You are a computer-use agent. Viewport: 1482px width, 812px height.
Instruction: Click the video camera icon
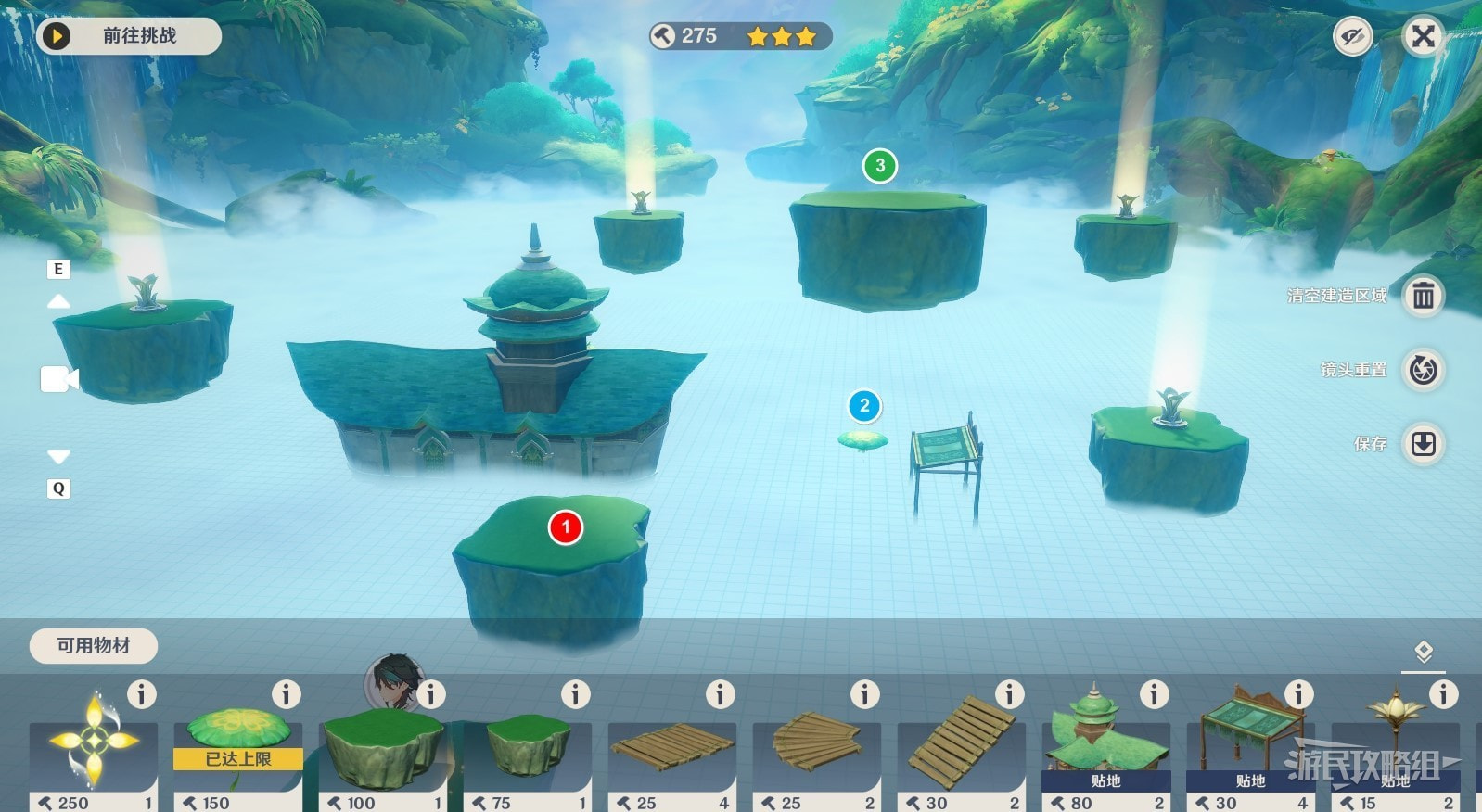[59, 379]
